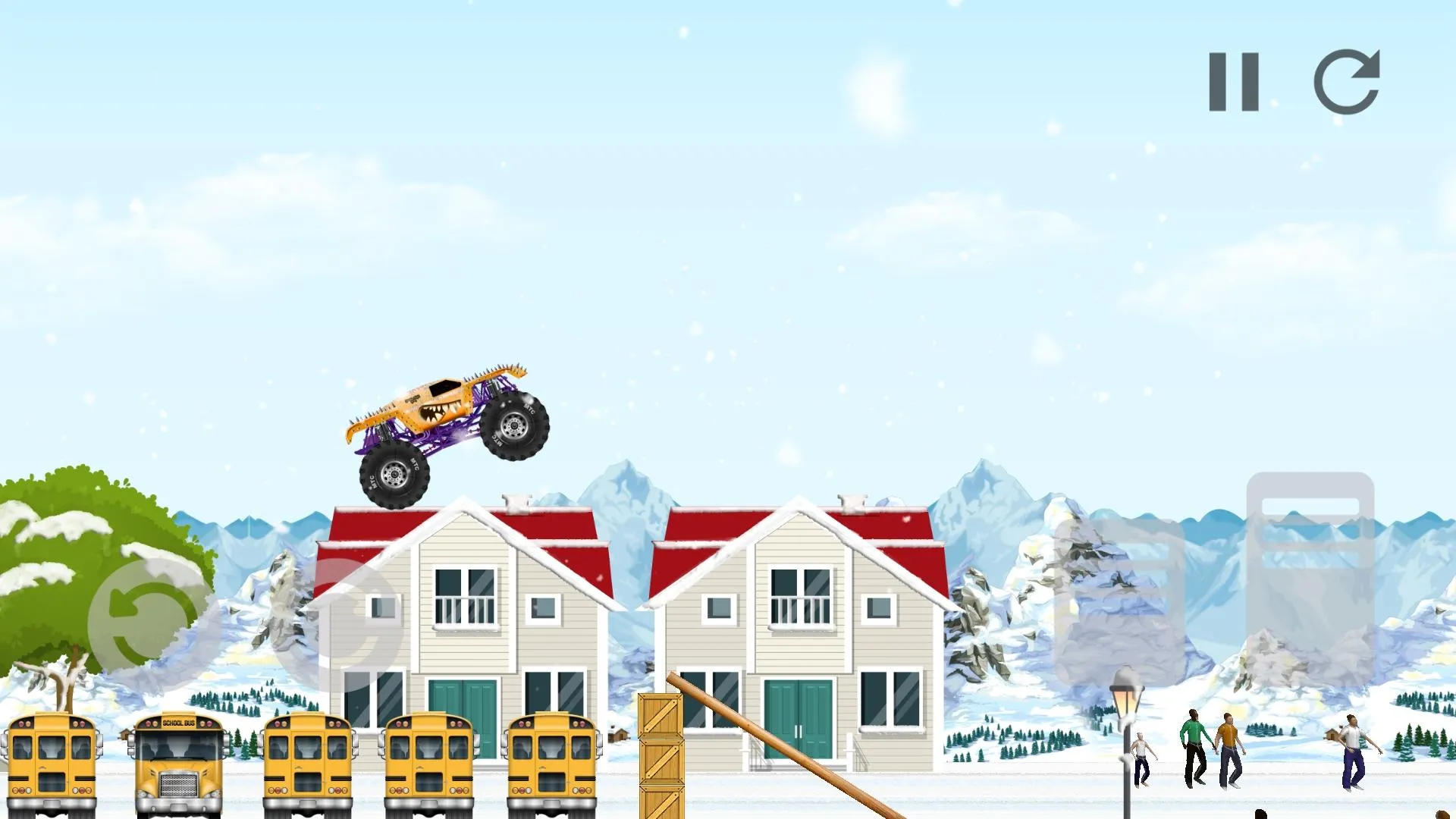The image size is (1456, 819).
Task: Pause the game
Action: click(1232, 80)
